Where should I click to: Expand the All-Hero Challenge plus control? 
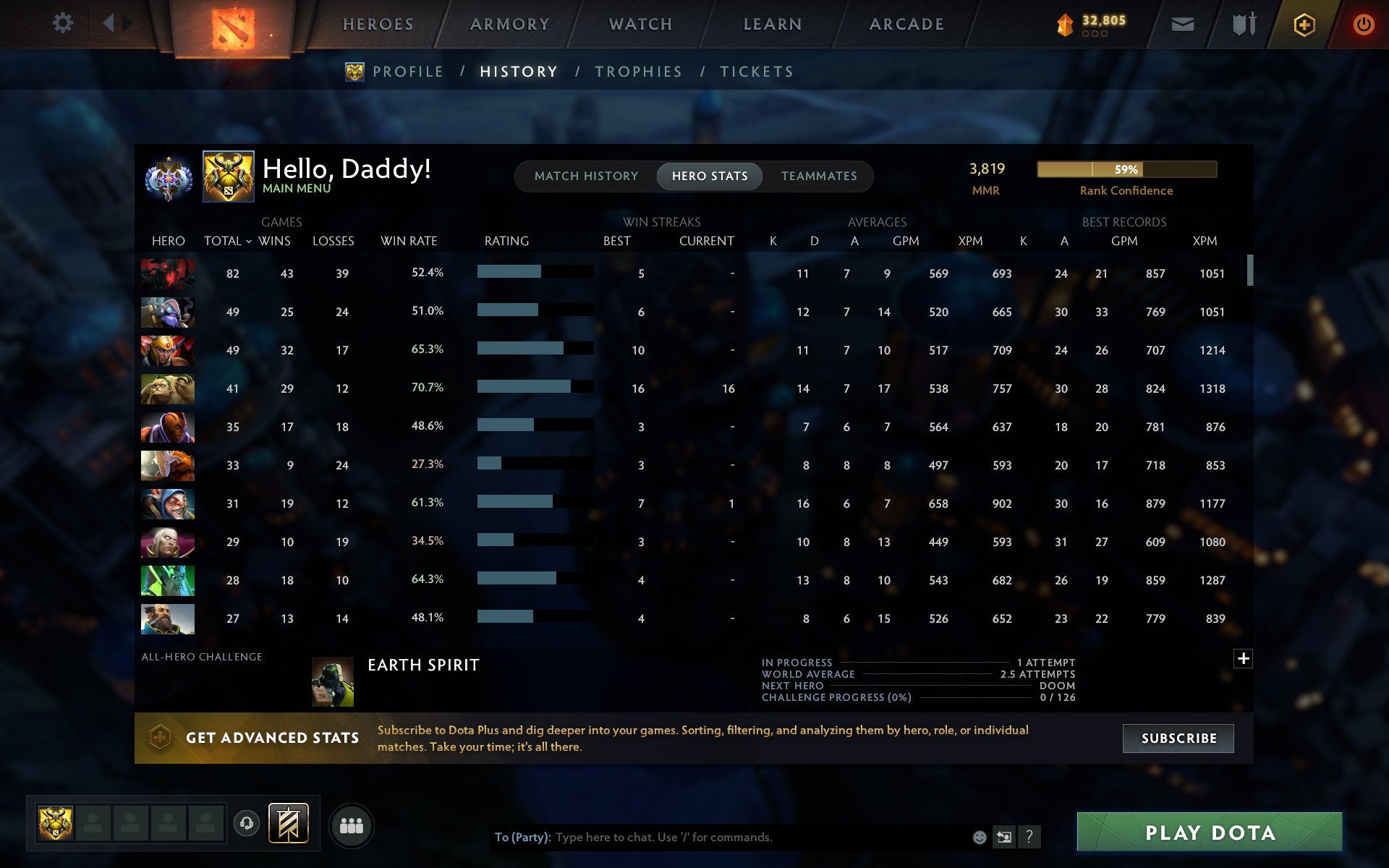1244,659
